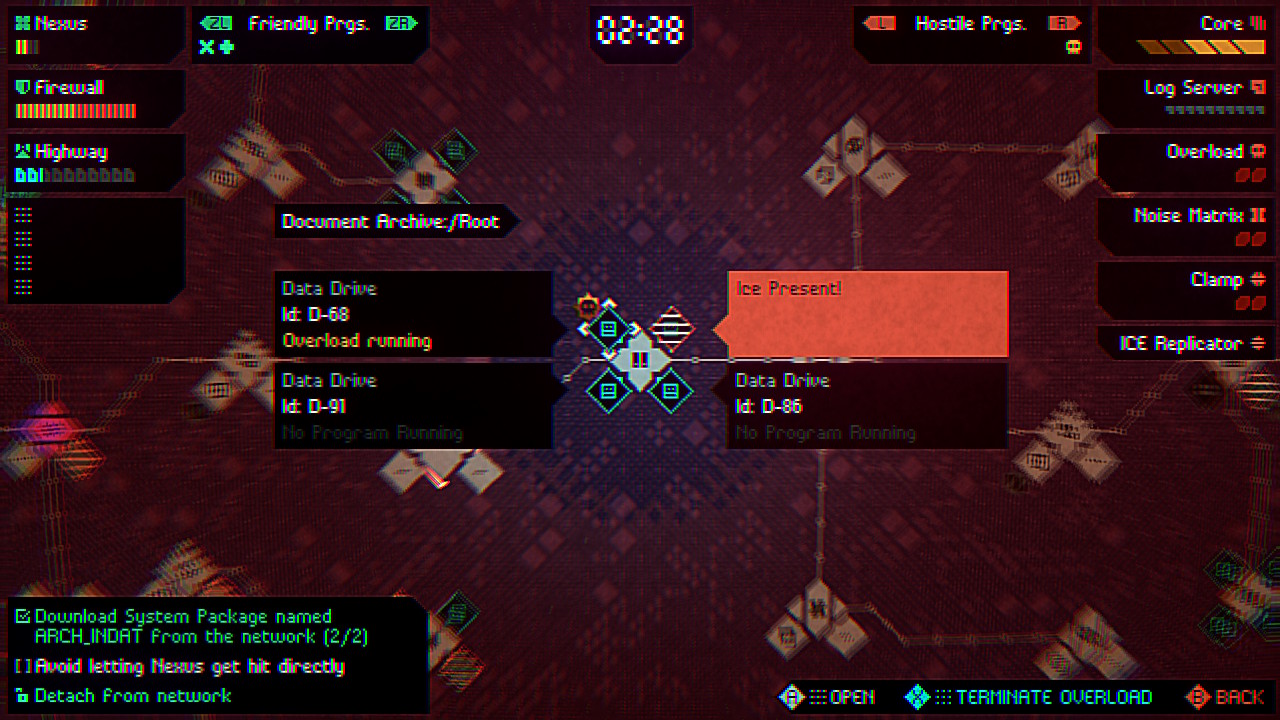Click the Log Server icon
1280x720 pixels.
(x=1256, y=87)
